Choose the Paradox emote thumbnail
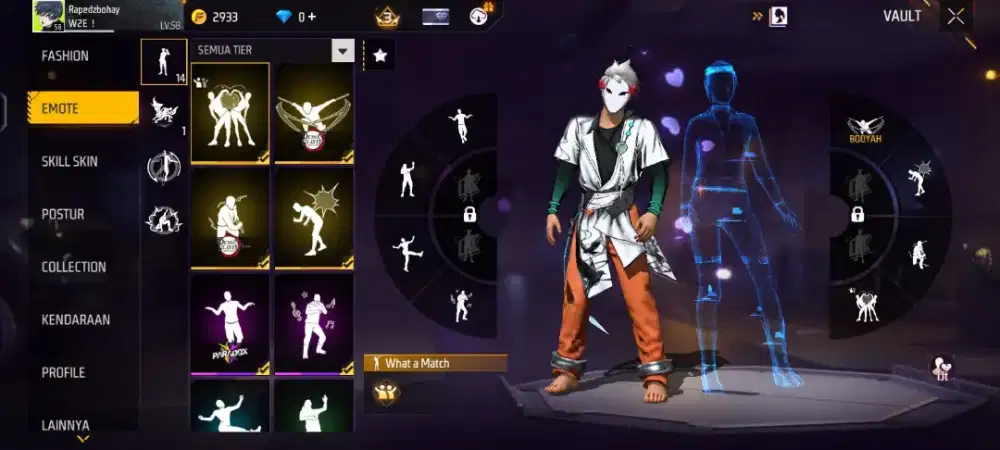Image resolution: width=1000 pixels, height=450 pixels. click(x=230, y=324)
